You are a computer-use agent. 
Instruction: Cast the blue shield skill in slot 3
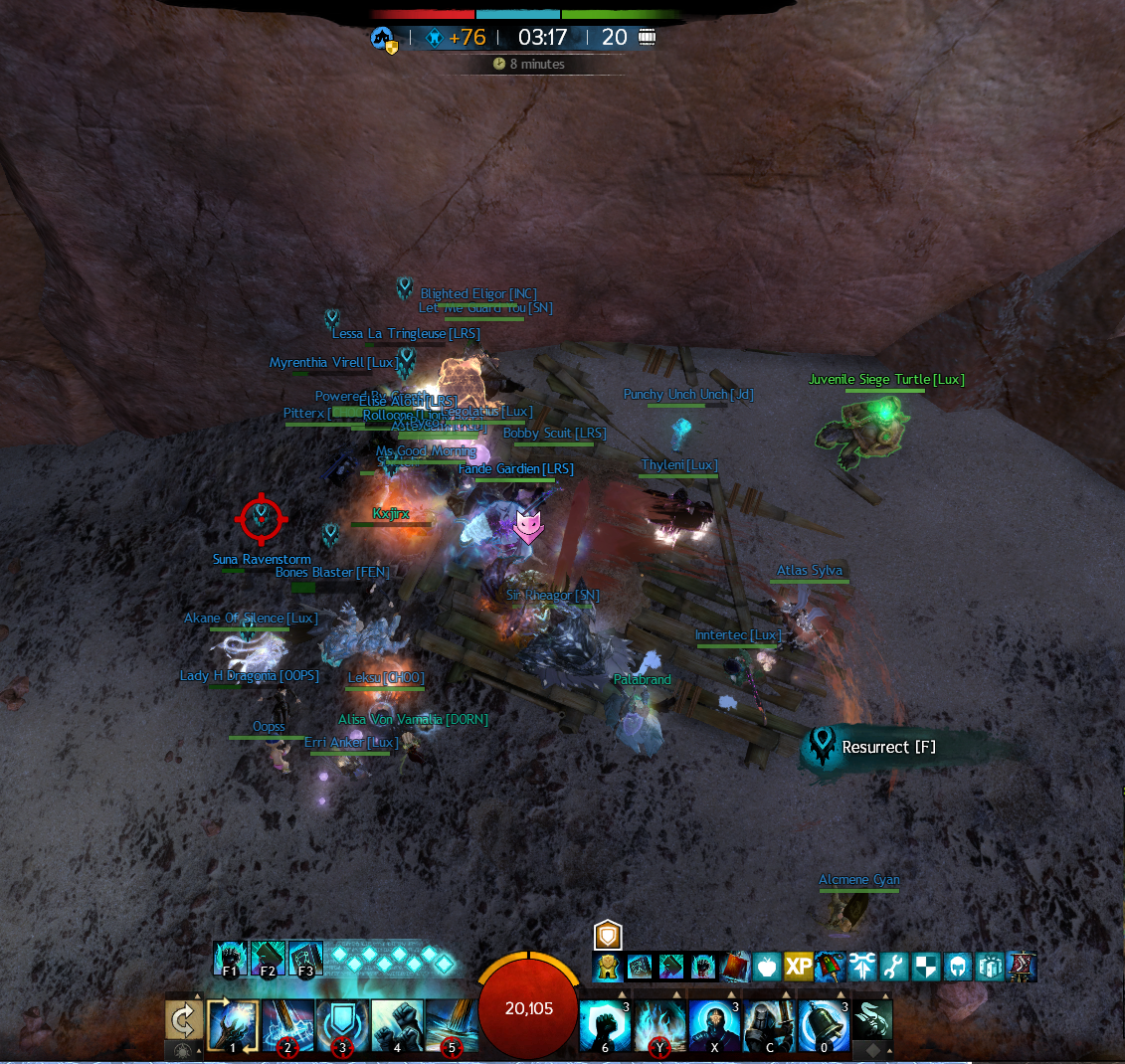(342, 1025)
